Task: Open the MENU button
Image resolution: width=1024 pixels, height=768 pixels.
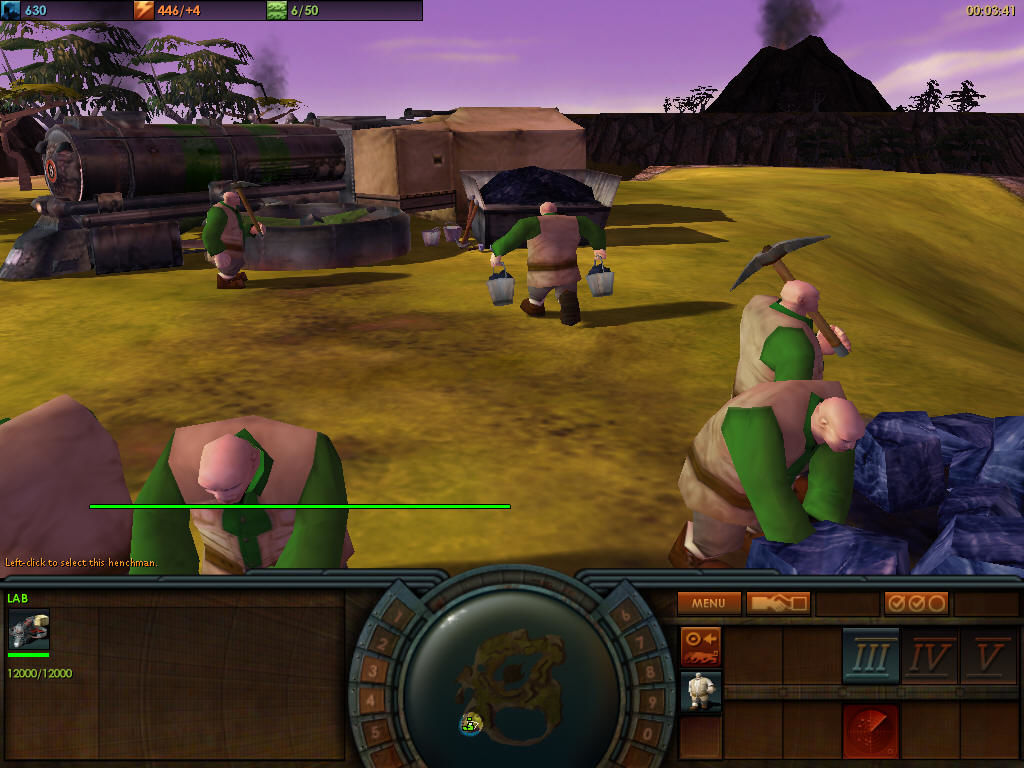Action: click(x=709, y=603)
